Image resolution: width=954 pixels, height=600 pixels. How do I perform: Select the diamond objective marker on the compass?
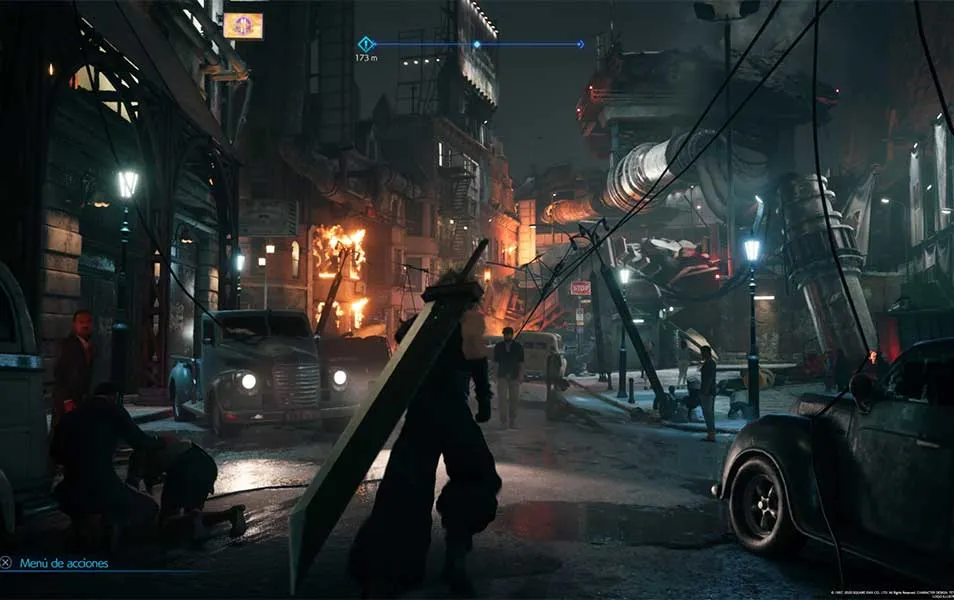pos(366,44)
